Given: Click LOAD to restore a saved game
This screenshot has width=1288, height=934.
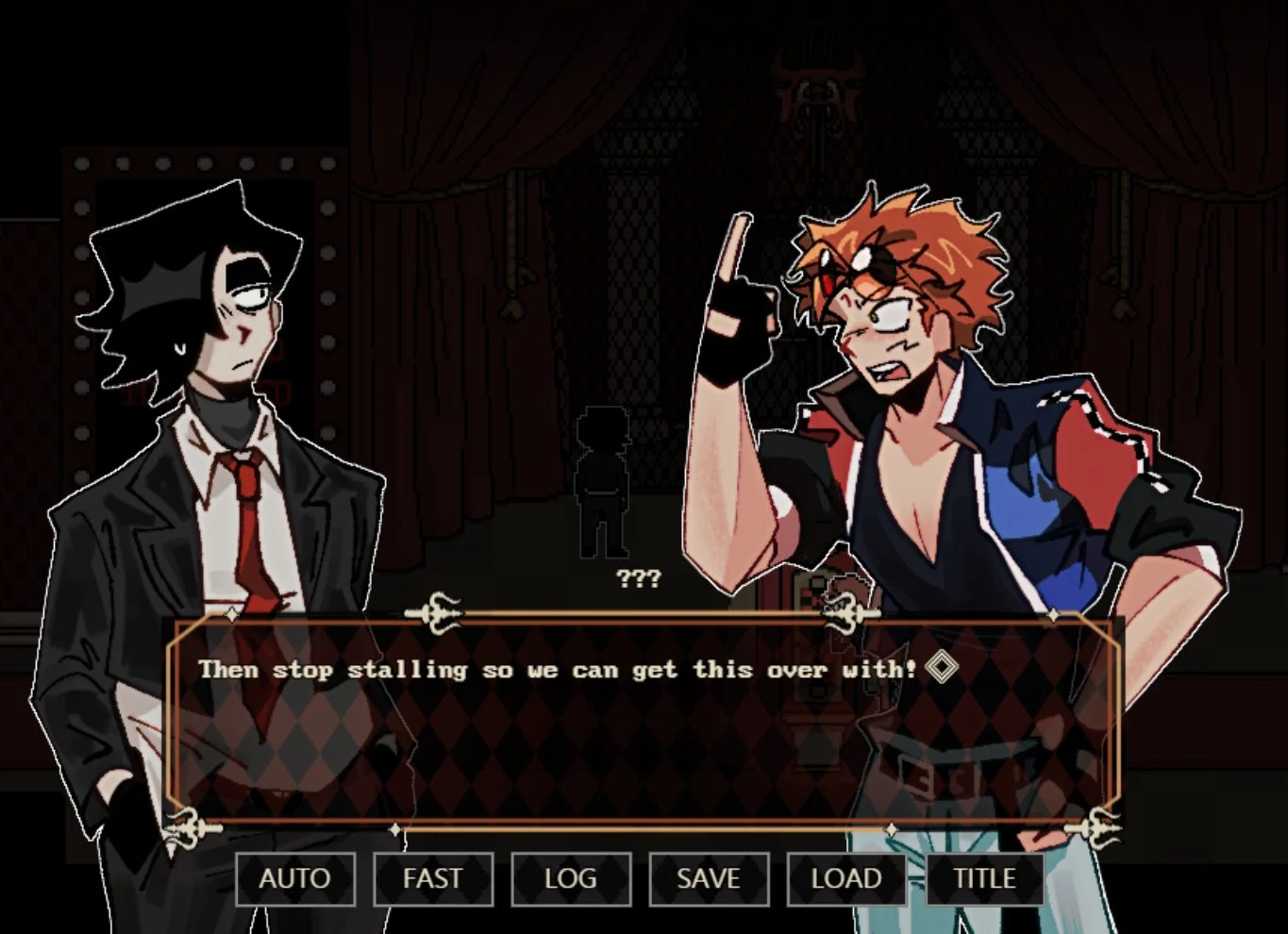Looking at the screenshot, I should [846, 878].
